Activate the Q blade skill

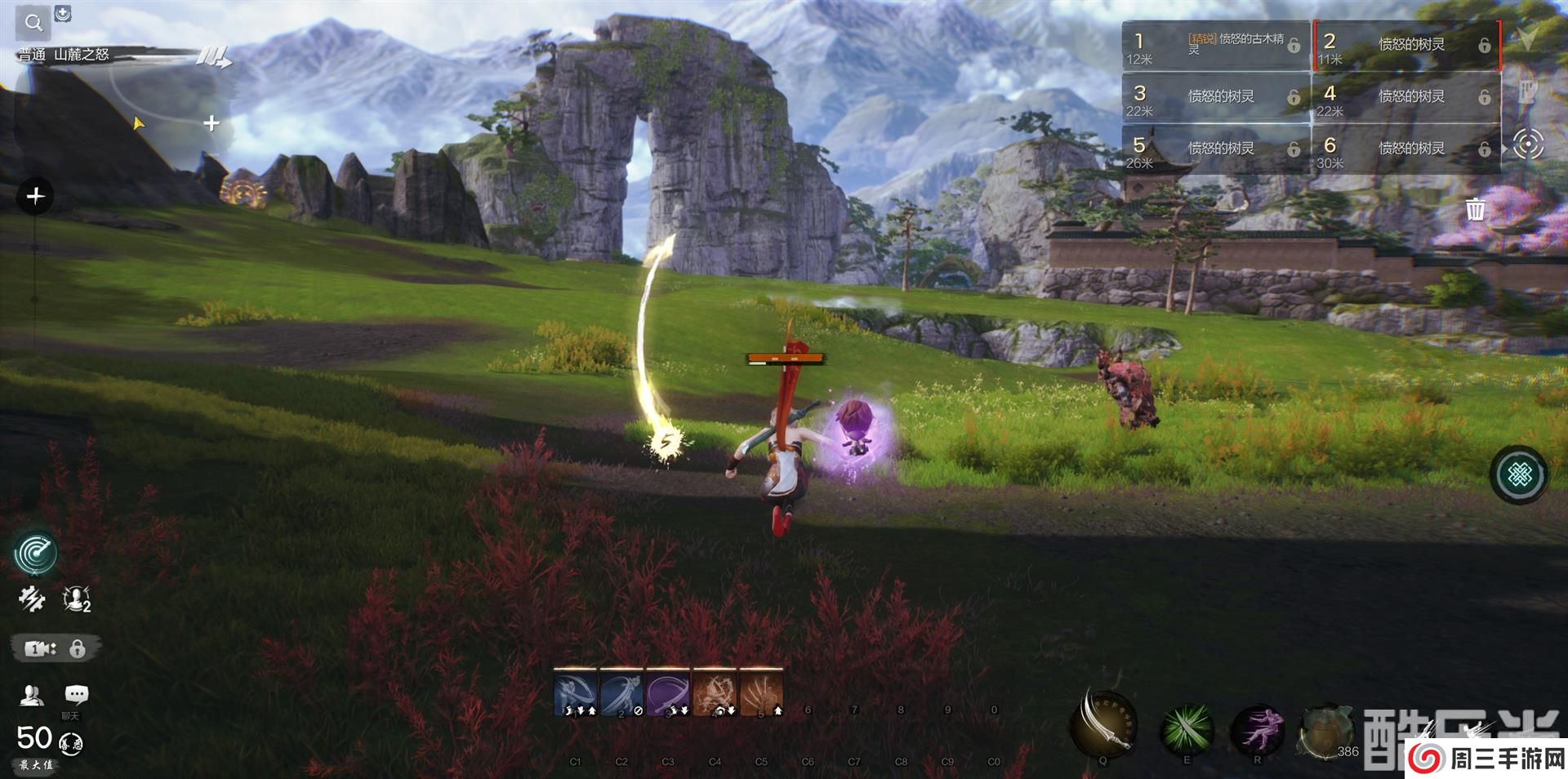pyautogui.click(x=1103, y=723)
